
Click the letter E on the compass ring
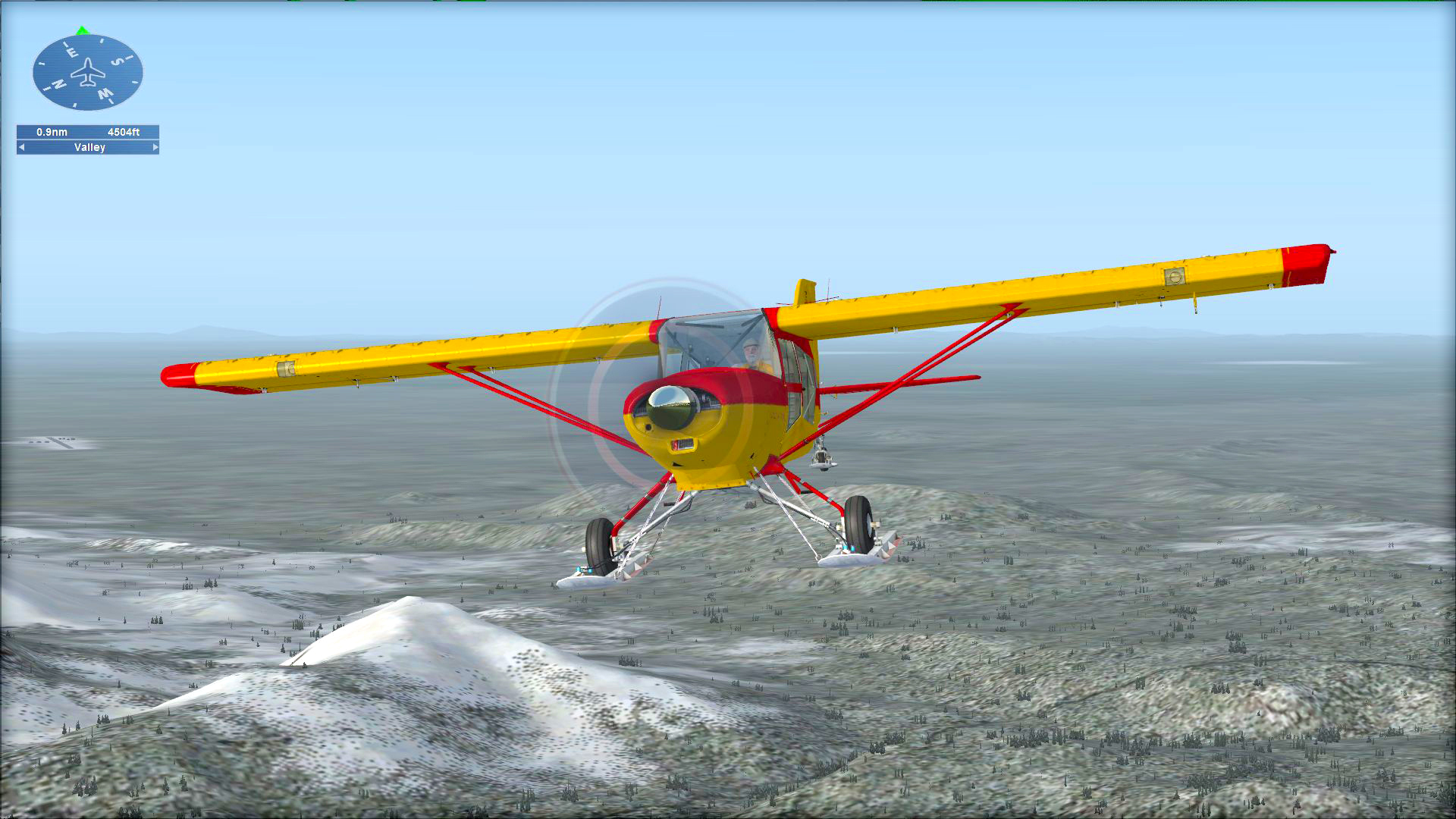(x=73, y=51)
